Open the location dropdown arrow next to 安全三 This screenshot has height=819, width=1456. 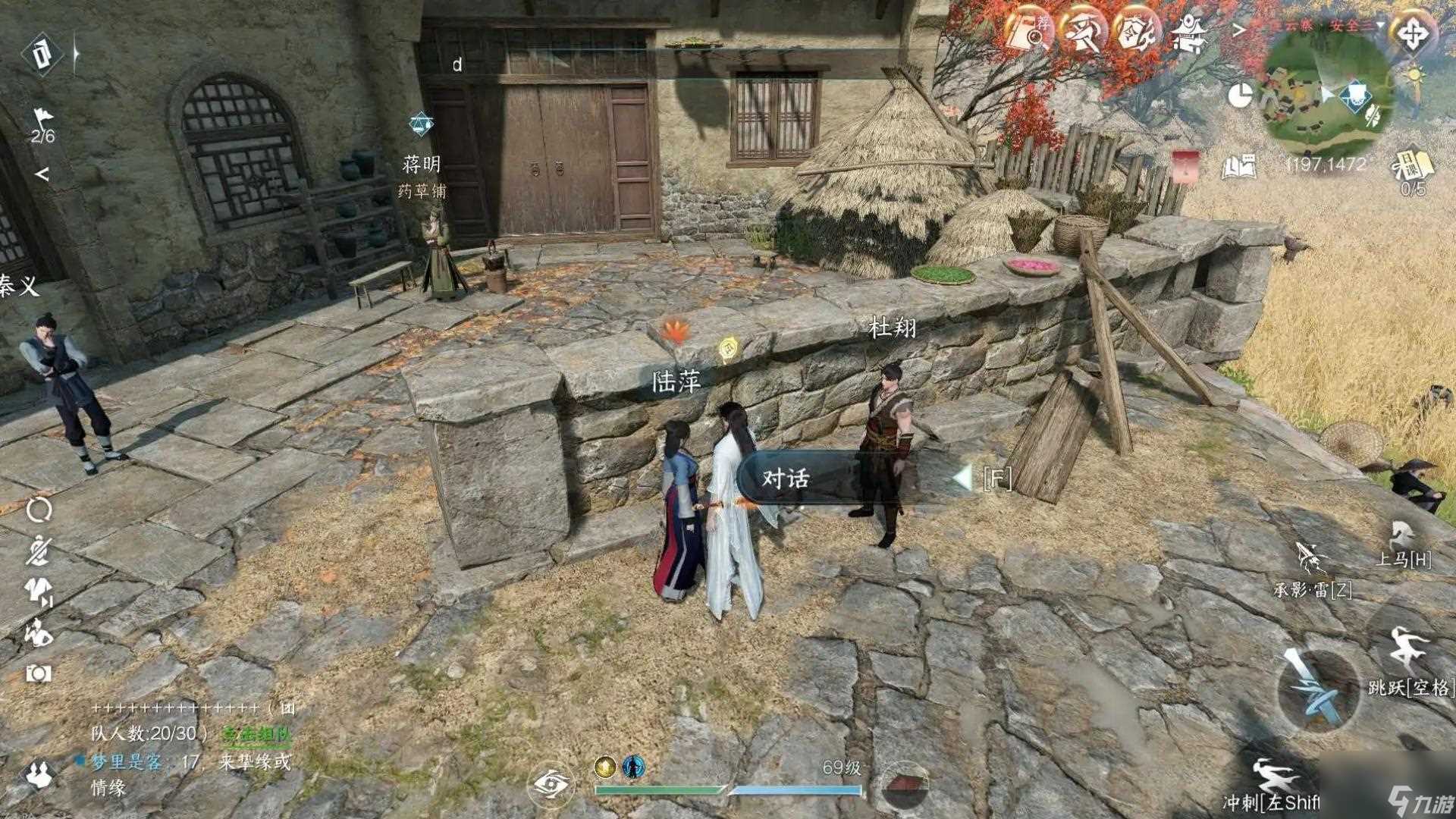(x=1380, y=25)
